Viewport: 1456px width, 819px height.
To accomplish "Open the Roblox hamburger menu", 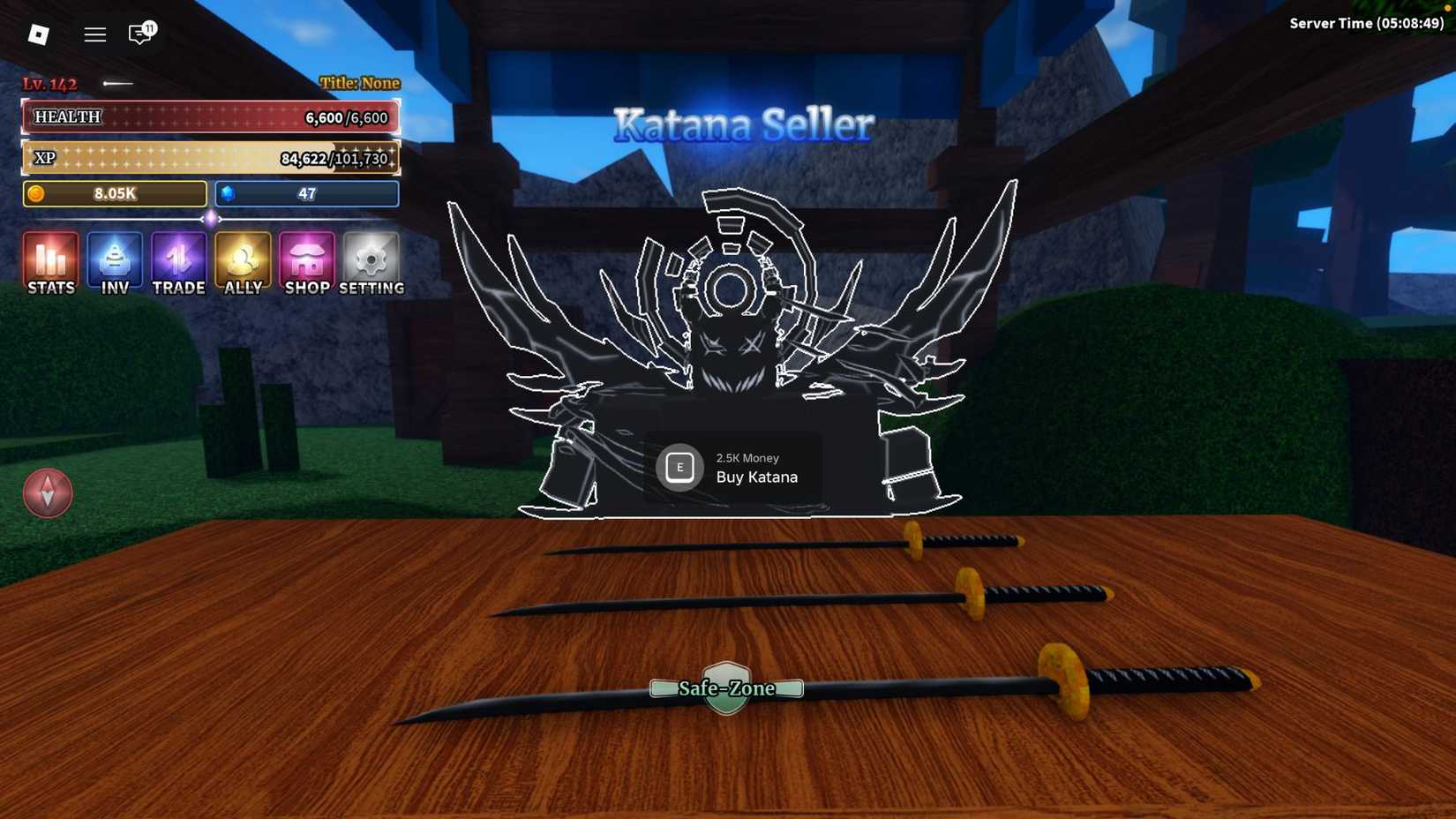I will [94, 34].
